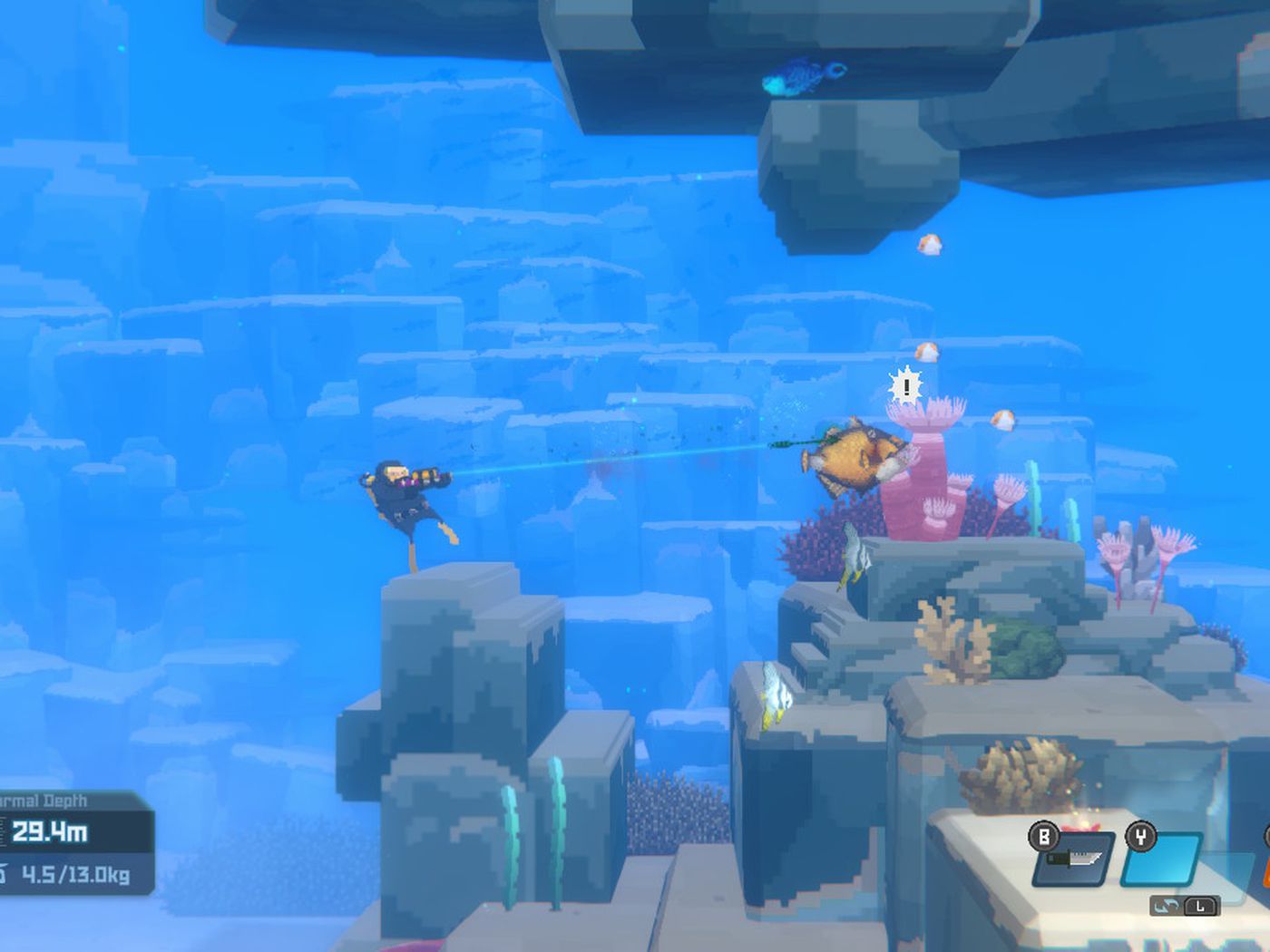Click the weight scale icon near 4.5/13.0kg
The width and height of the screenshot is (1270, 952).
coord(3,873)
